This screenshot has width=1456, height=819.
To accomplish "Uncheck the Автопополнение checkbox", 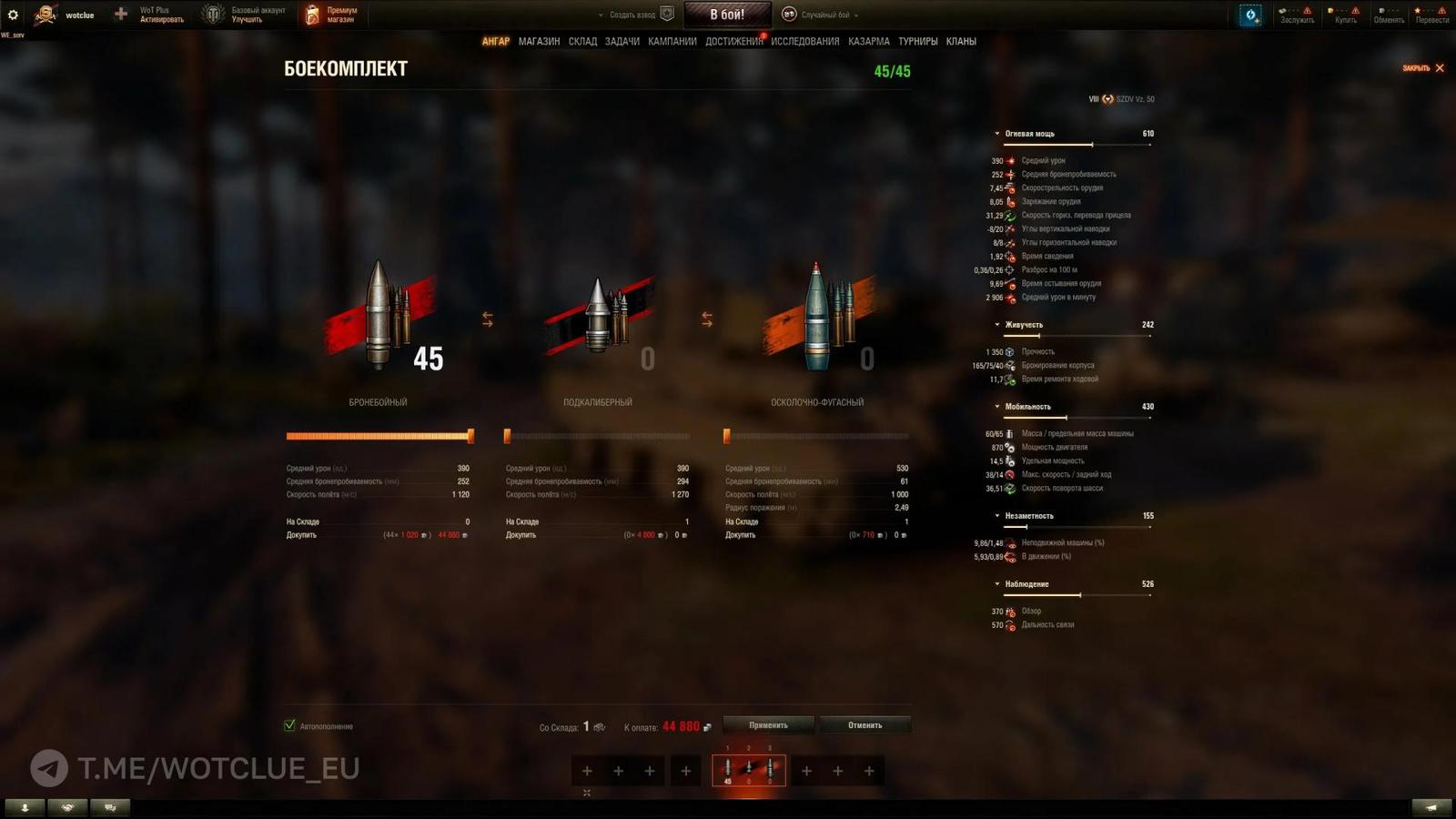I will coord(289,726).
